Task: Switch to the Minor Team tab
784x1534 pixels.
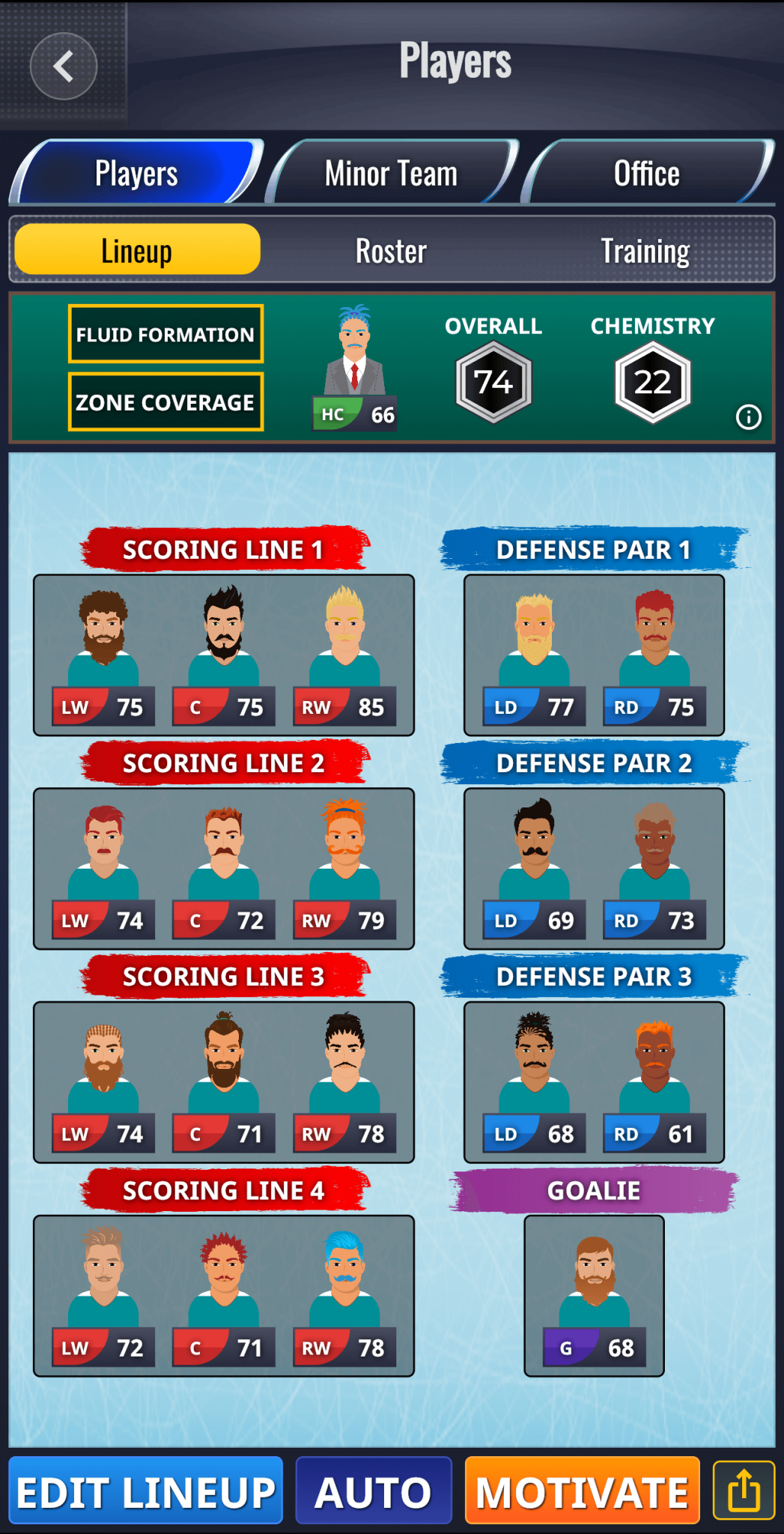Action: point(391,174)
